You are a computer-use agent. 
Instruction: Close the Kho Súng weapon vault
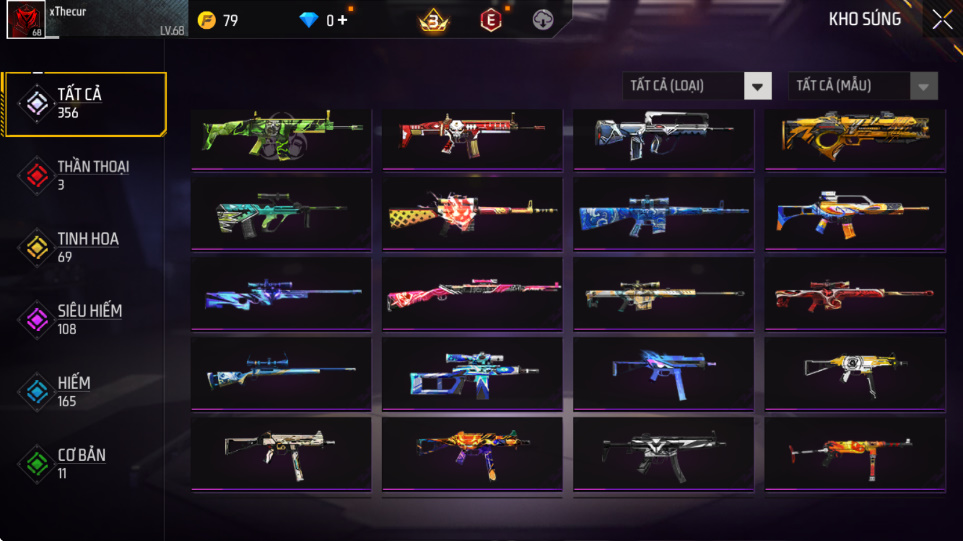click(941, 20)
